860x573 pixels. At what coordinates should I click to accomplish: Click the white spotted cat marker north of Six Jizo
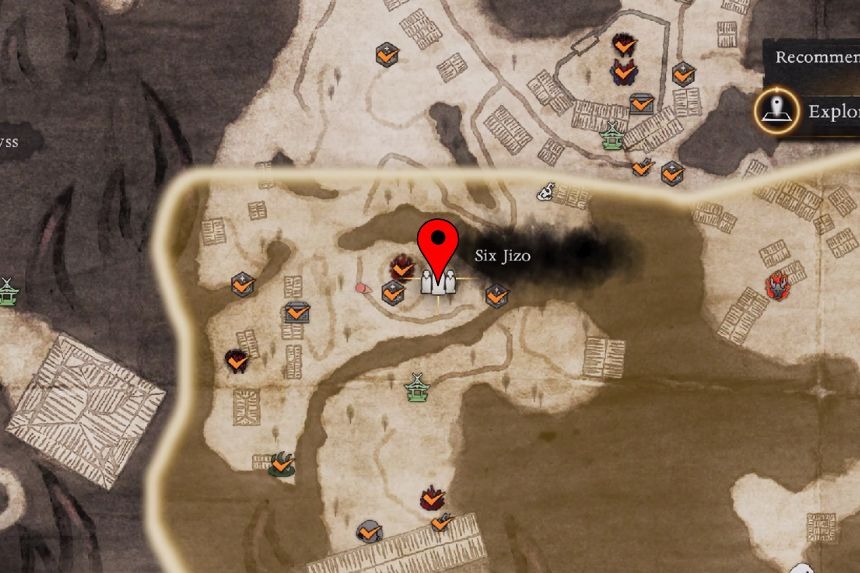coord(547,192)
